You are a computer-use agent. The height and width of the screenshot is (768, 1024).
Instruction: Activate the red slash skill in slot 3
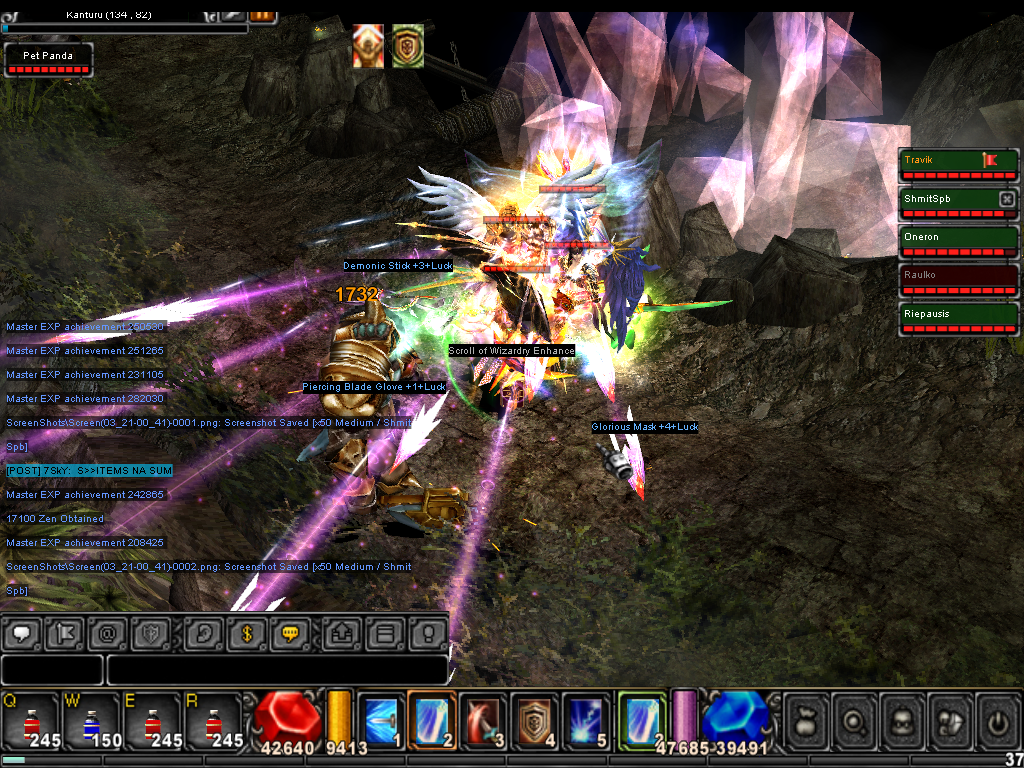(x=484, y=720)
